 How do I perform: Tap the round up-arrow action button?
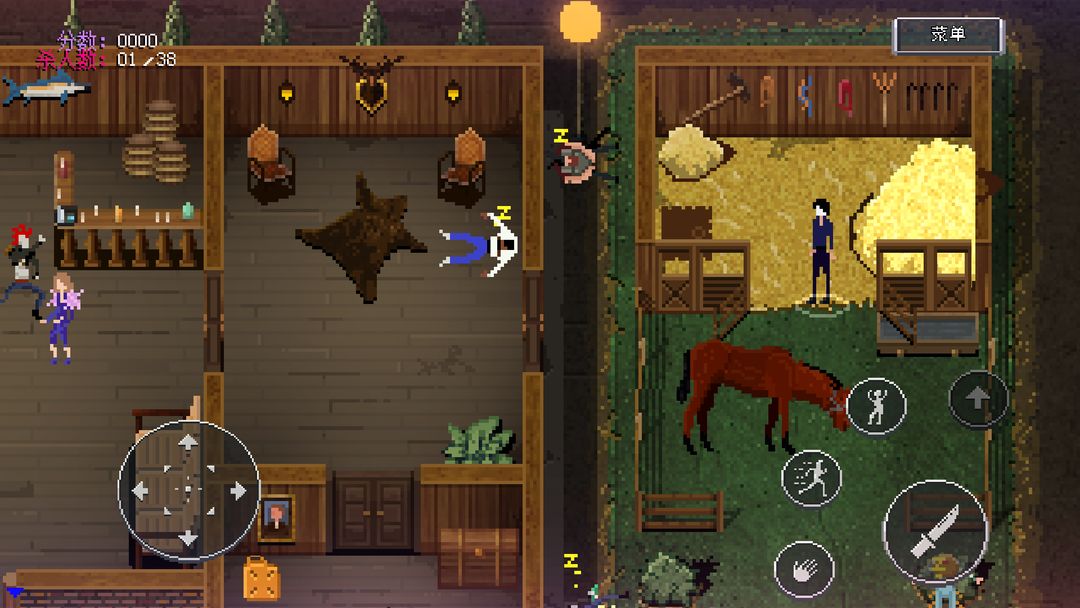point(978,399)
